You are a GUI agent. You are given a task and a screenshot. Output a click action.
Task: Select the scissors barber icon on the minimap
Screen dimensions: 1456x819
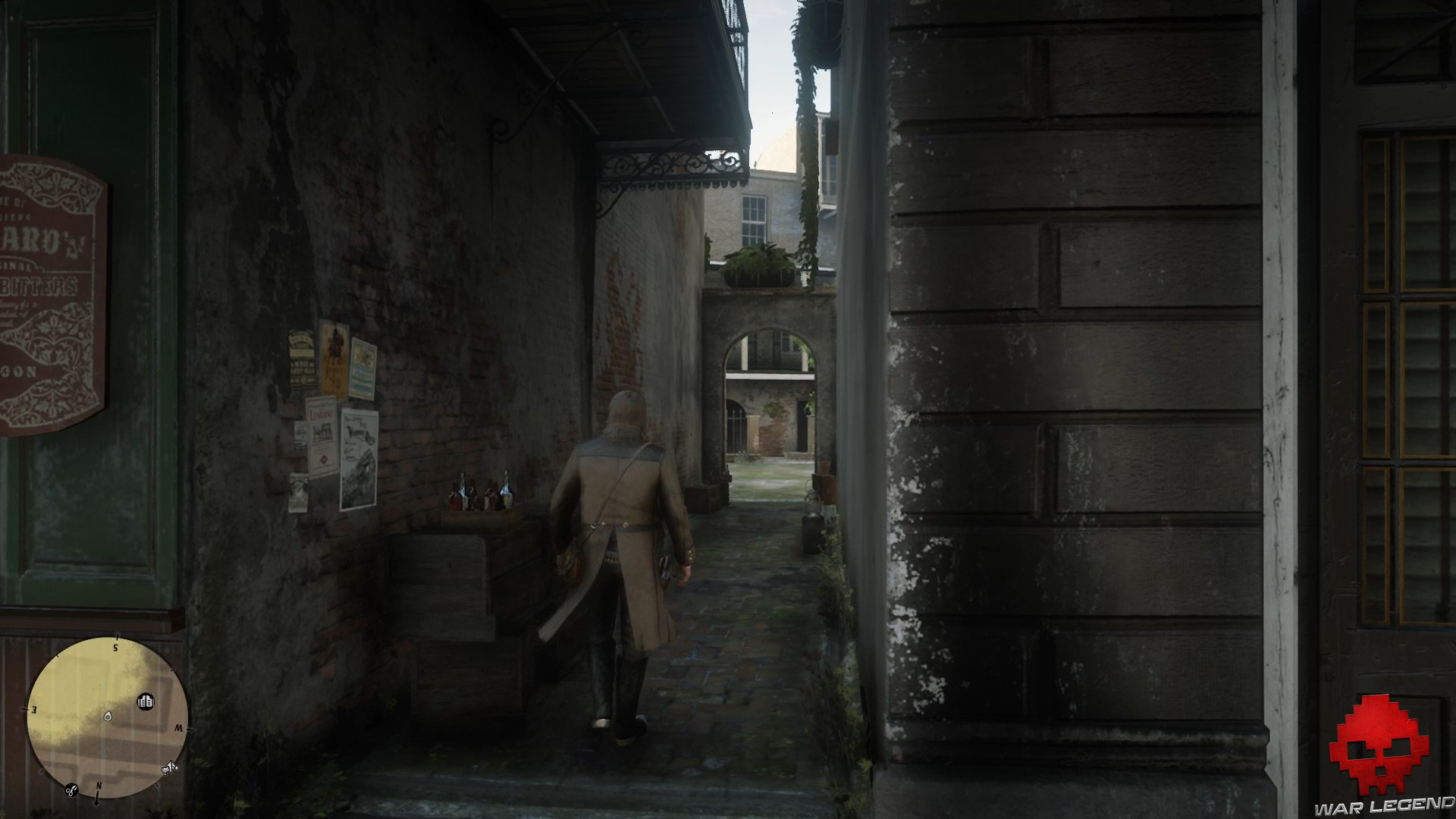pyautogui.click(x=71, y=791)
